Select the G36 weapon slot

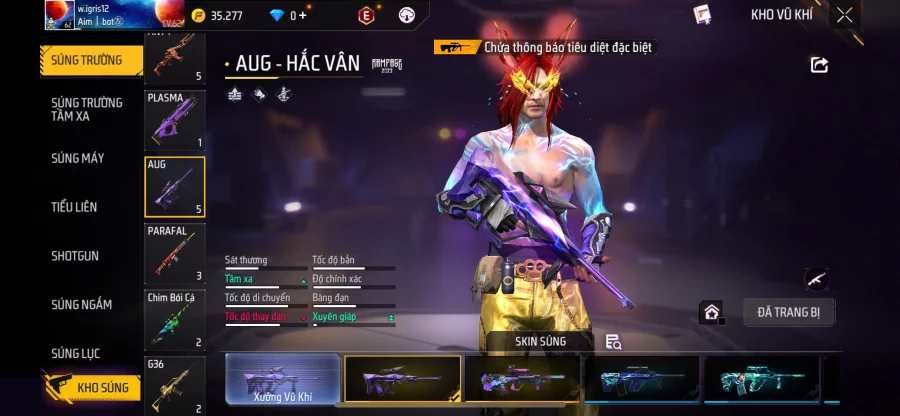point(175,385)
